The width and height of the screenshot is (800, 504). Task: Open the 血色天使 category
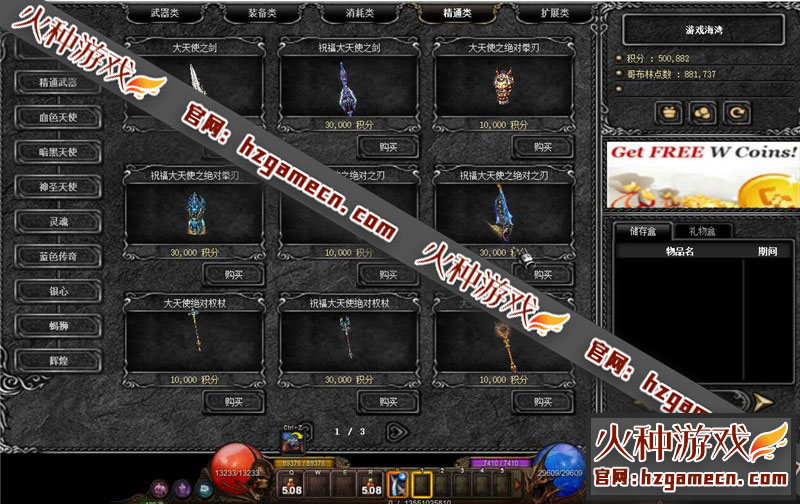click(x=57, y=117)
